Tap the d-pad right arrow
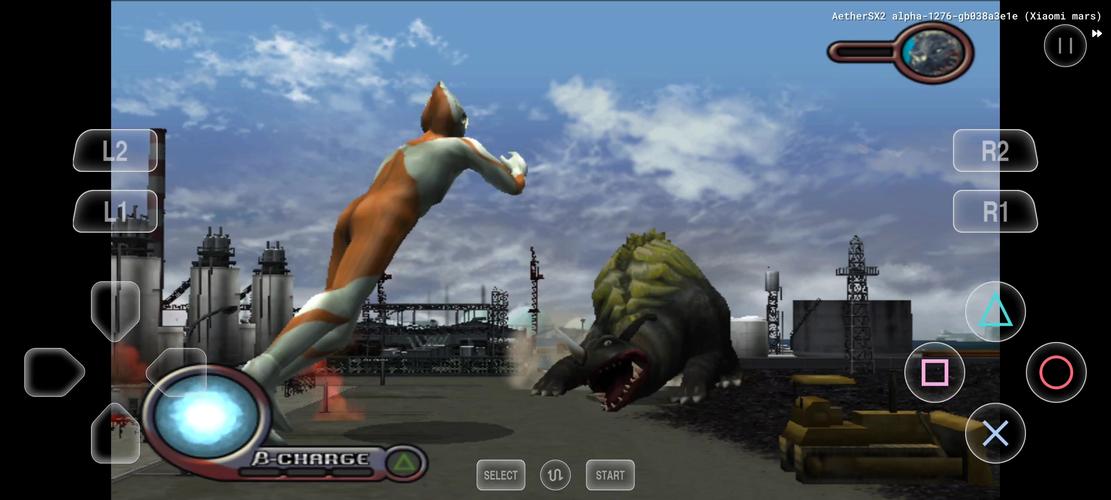1111x500 pixels. 176,372
